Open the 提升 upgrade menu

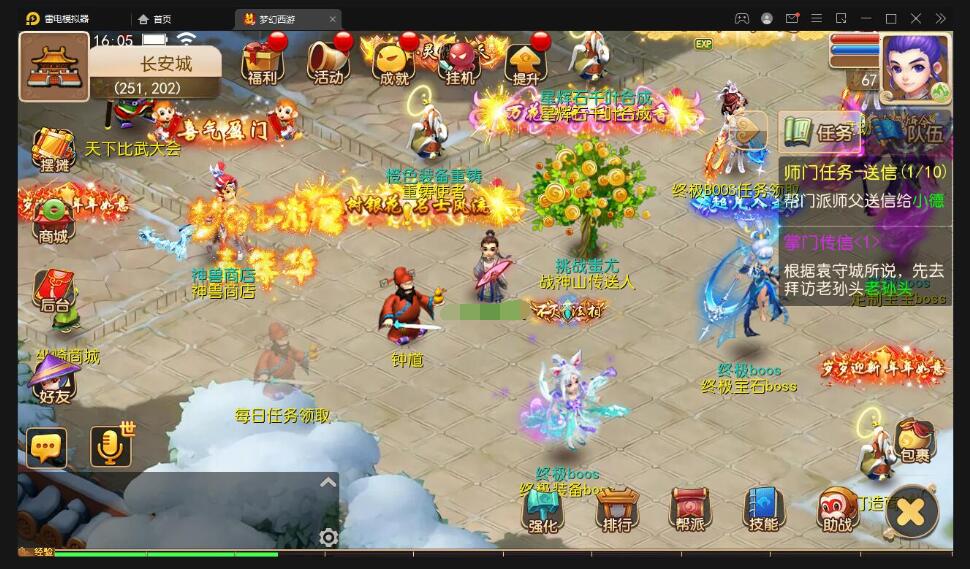[526, 63]
